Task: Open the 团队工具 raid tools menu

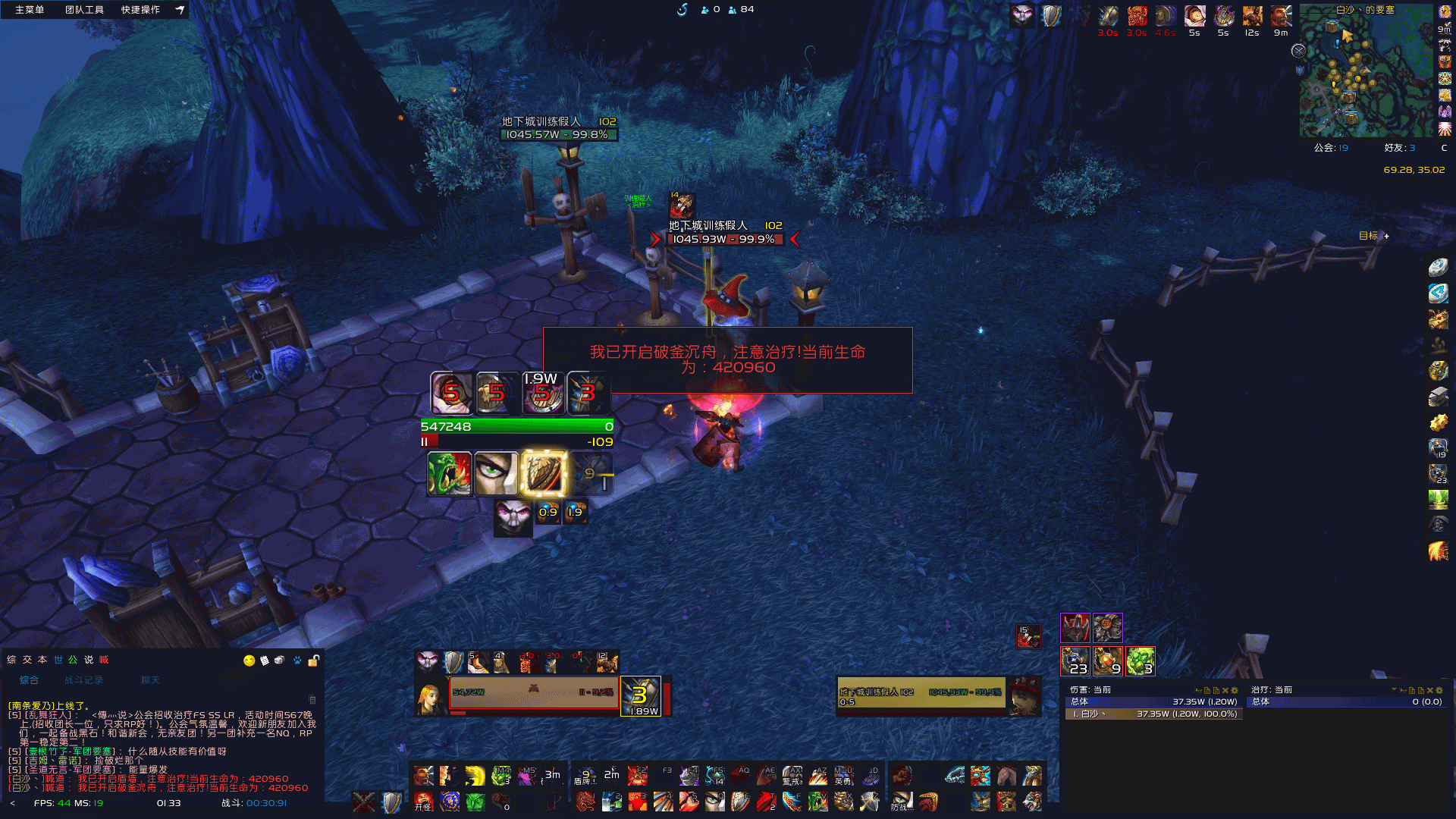Action: (x=84, y=10)
